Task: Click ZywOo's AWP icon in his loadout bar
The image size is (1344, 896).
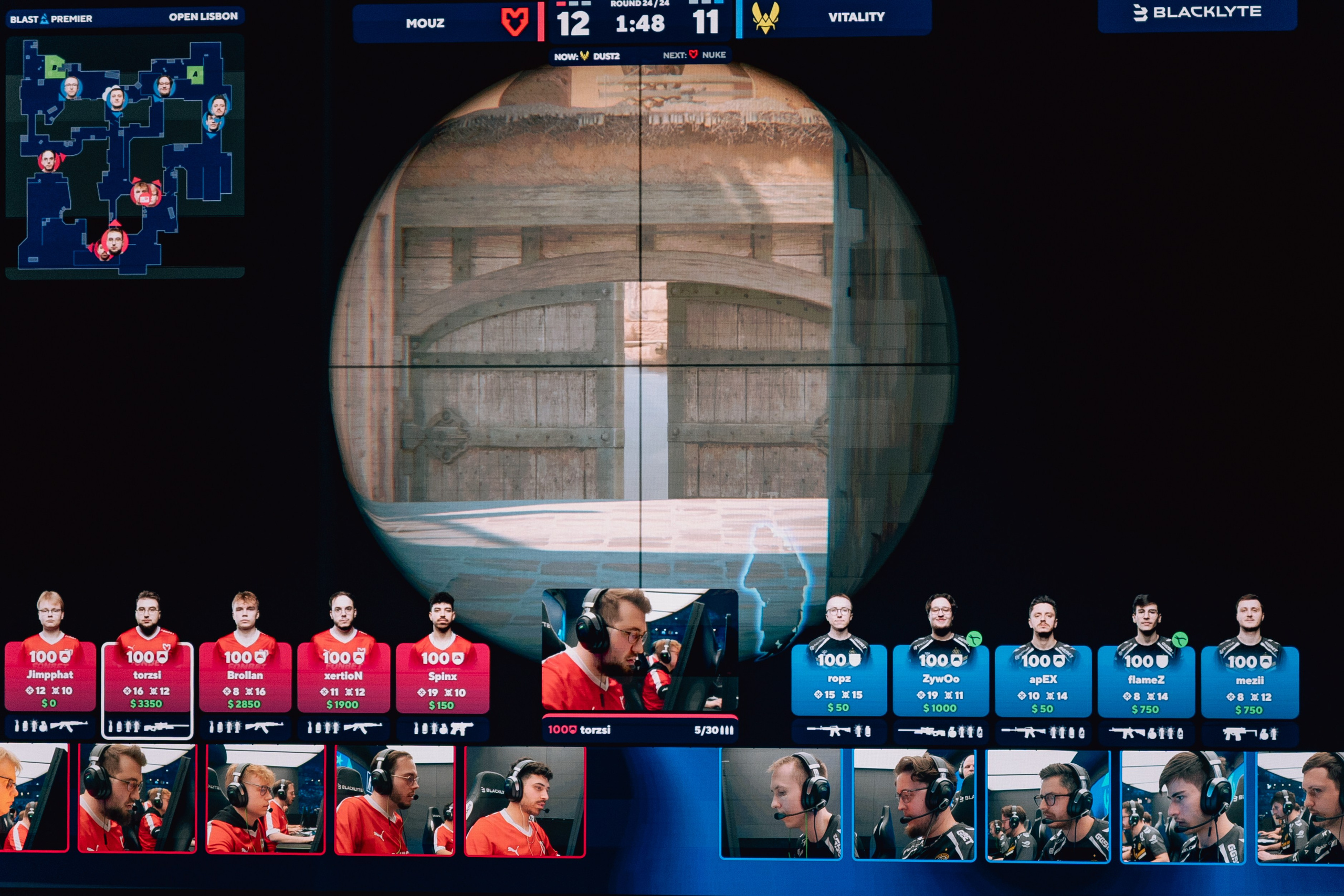Action: tap(923, 732)
